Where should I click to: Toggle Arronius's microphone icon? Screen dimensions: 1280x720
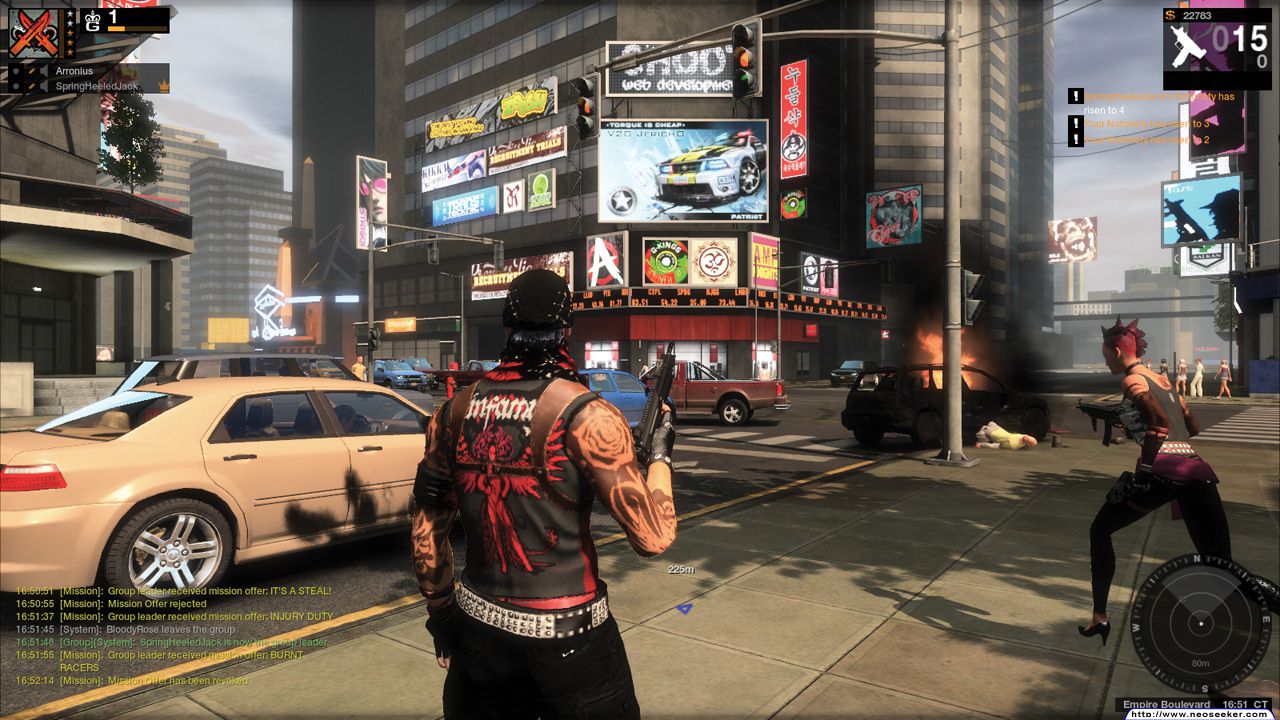tap(32, 71)
